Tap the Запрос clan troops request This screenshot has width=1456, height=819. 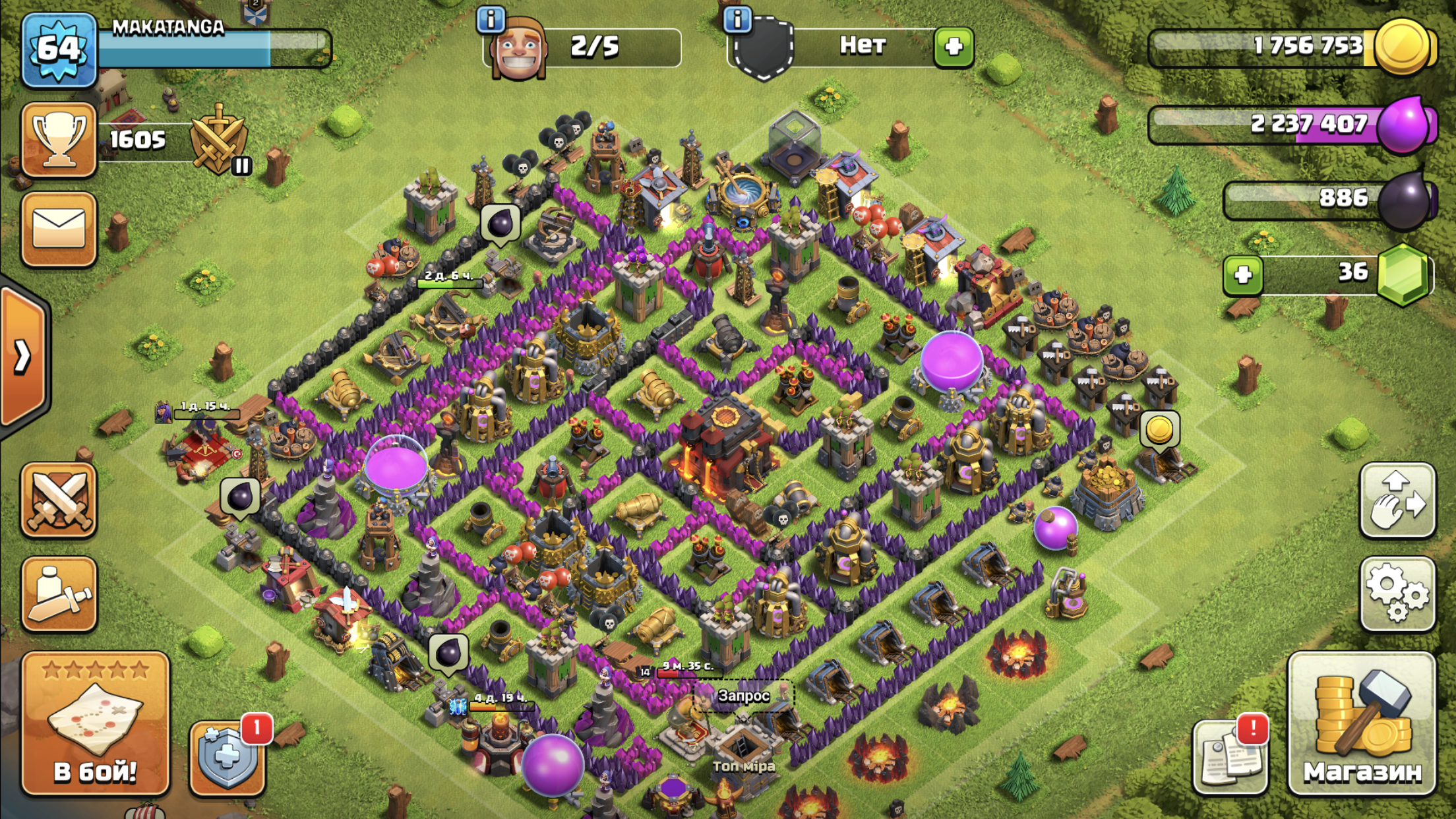click(x=743, y=696)
